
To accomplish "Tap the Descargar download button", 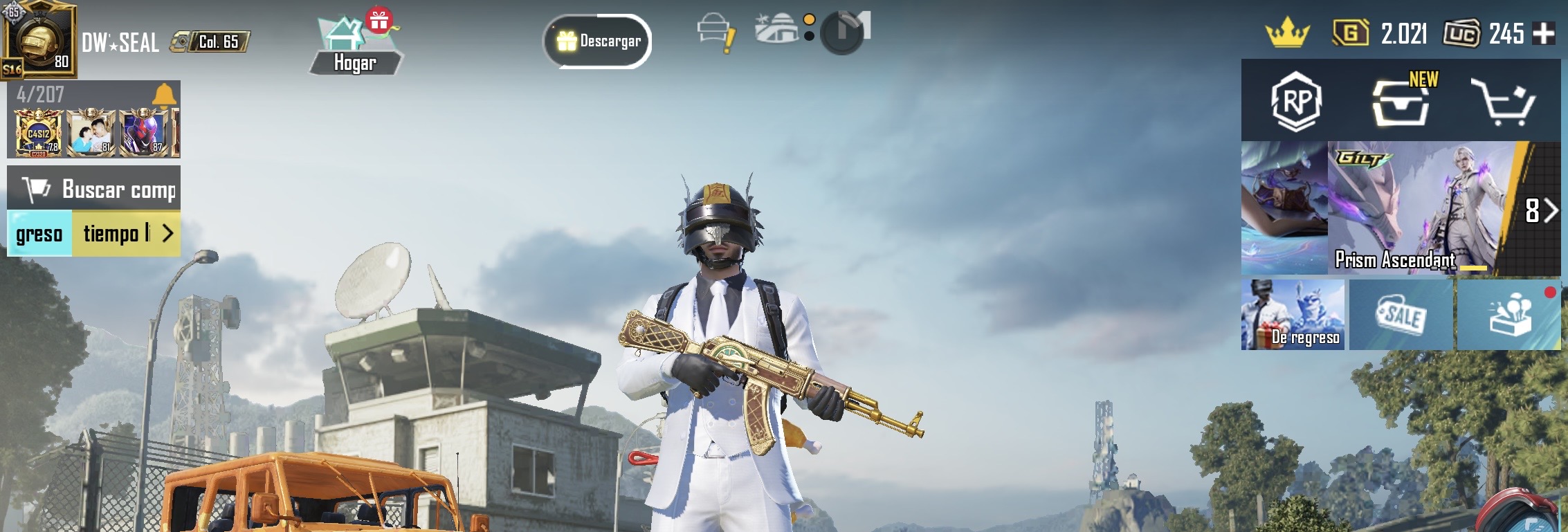I will tap(598, 42).
